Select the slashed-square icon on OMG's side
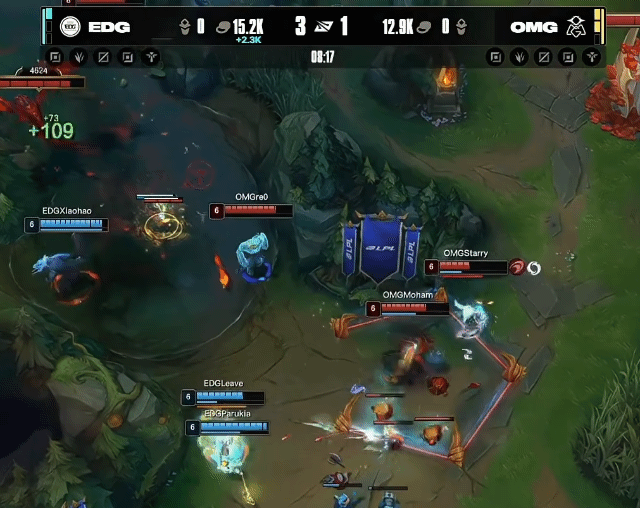Screen dimensions: 640x508 point(542,57)
